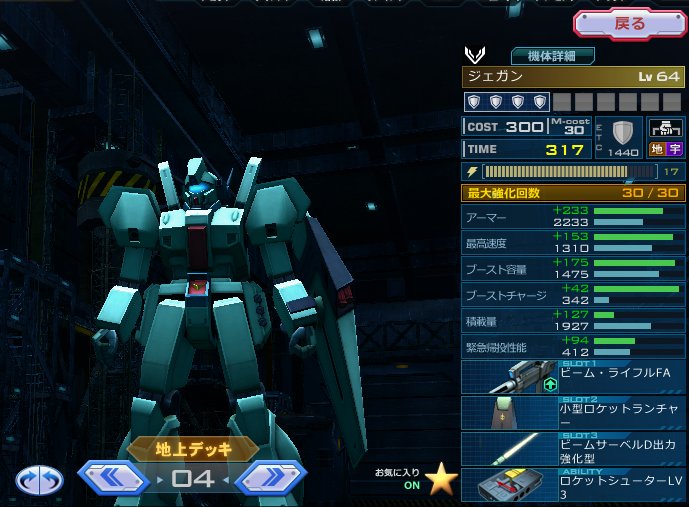689x507 pixels.
Task: Go back with the 戻る button
Action: (629, 23)
